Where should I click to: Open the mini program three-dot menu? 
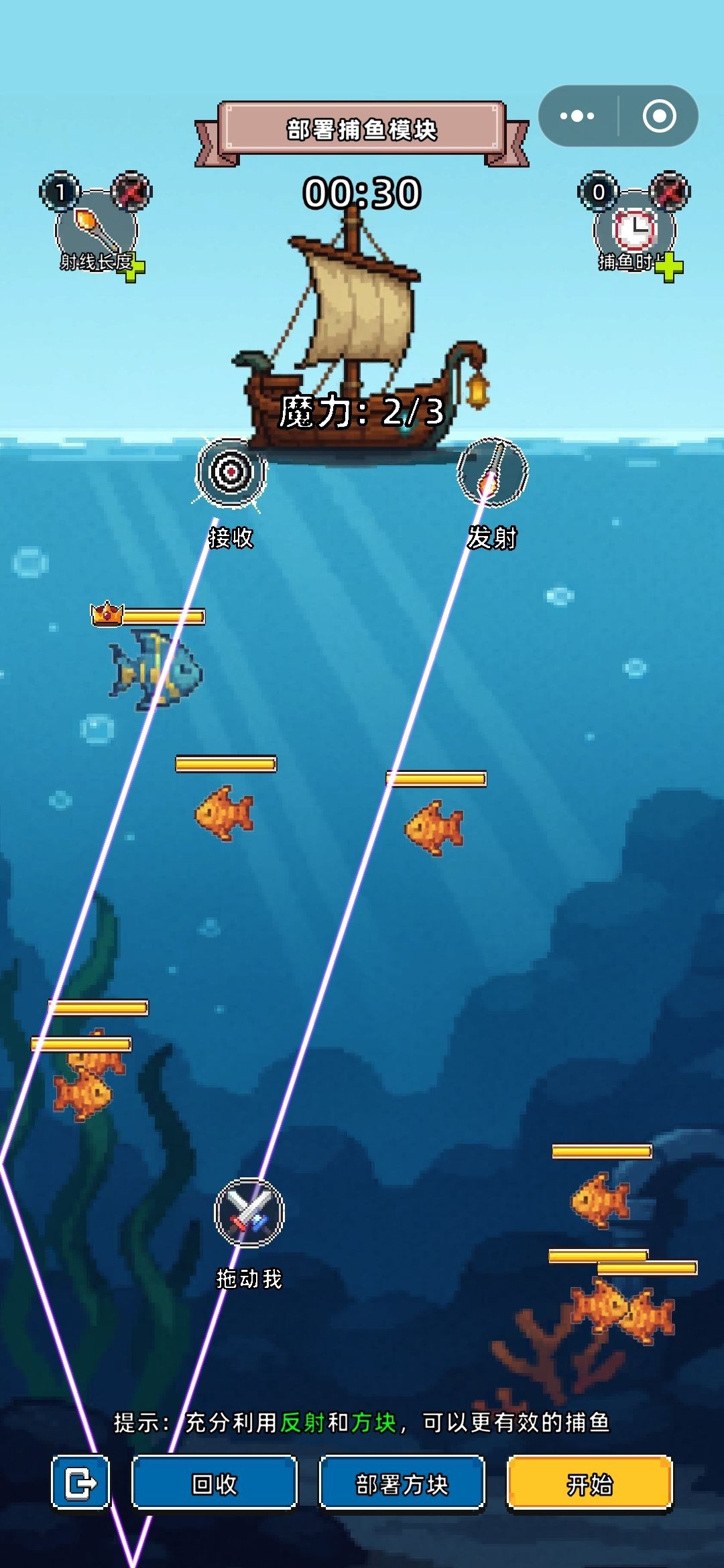point(577,116)
